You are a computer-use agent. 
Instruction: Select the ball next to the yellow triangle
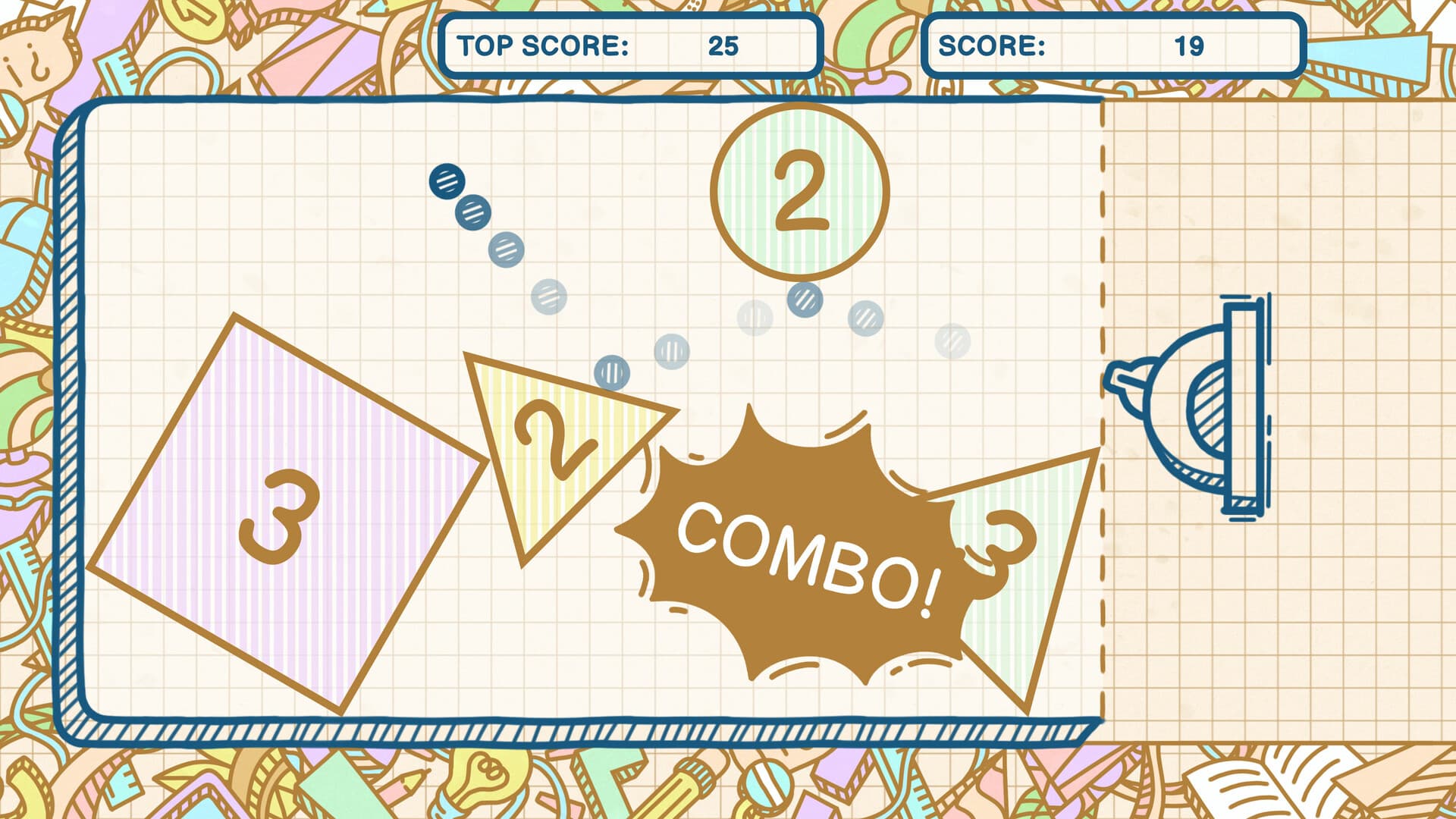coord(611,372)
